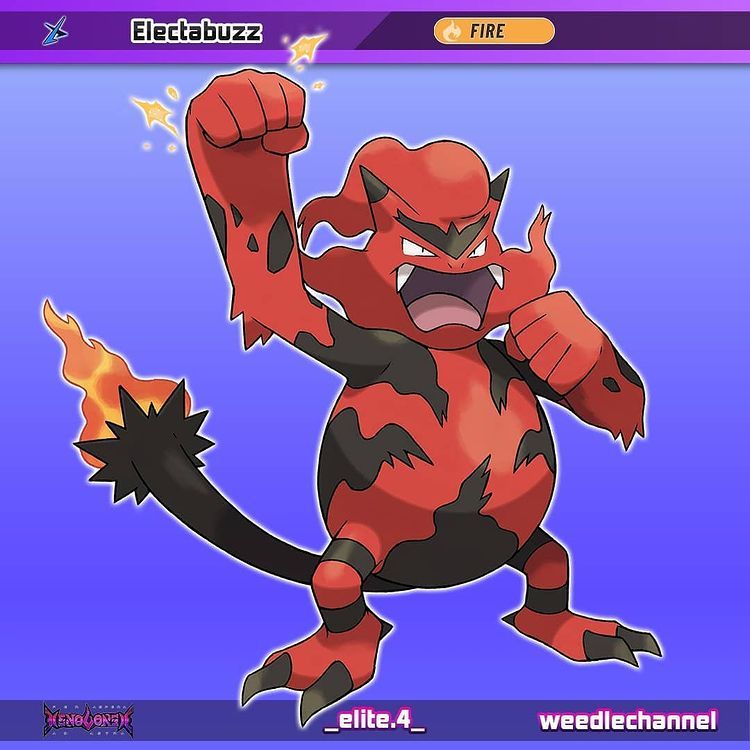The width and height of the screenshot is (750, 750).
Task: Select the Electabuzz name label
Action: coord(196,32)
